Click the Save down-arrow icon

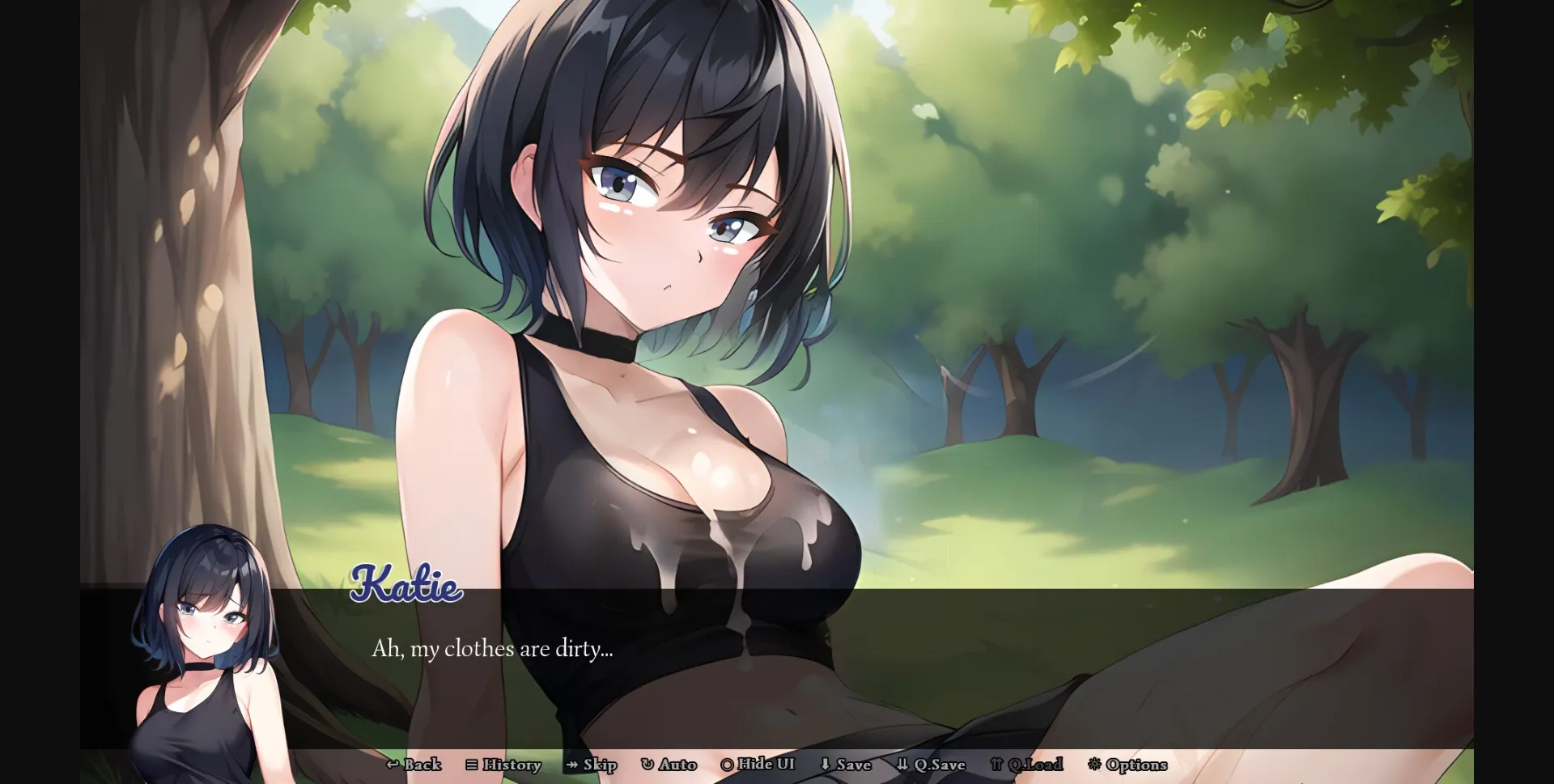click(825, 765)
